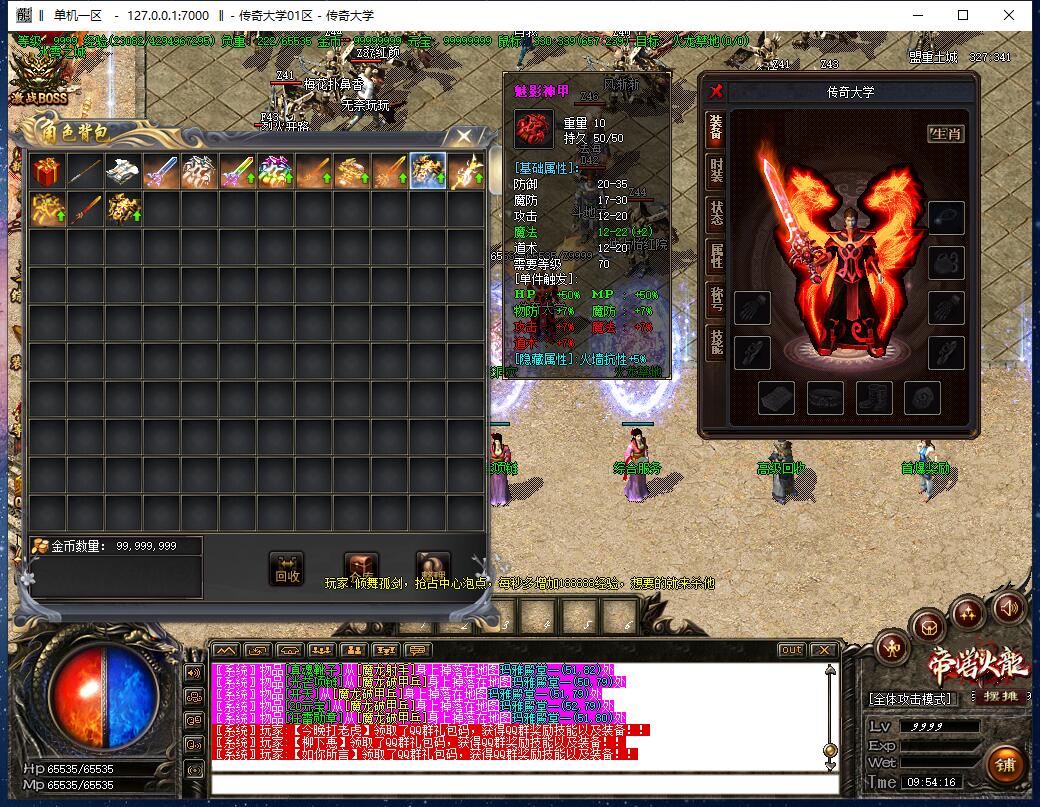Switch to the 时装 fashion tab
Image resolution: width=1040 pixels, height=807 pixels.
pyautogui.click(x=716, y=170)
